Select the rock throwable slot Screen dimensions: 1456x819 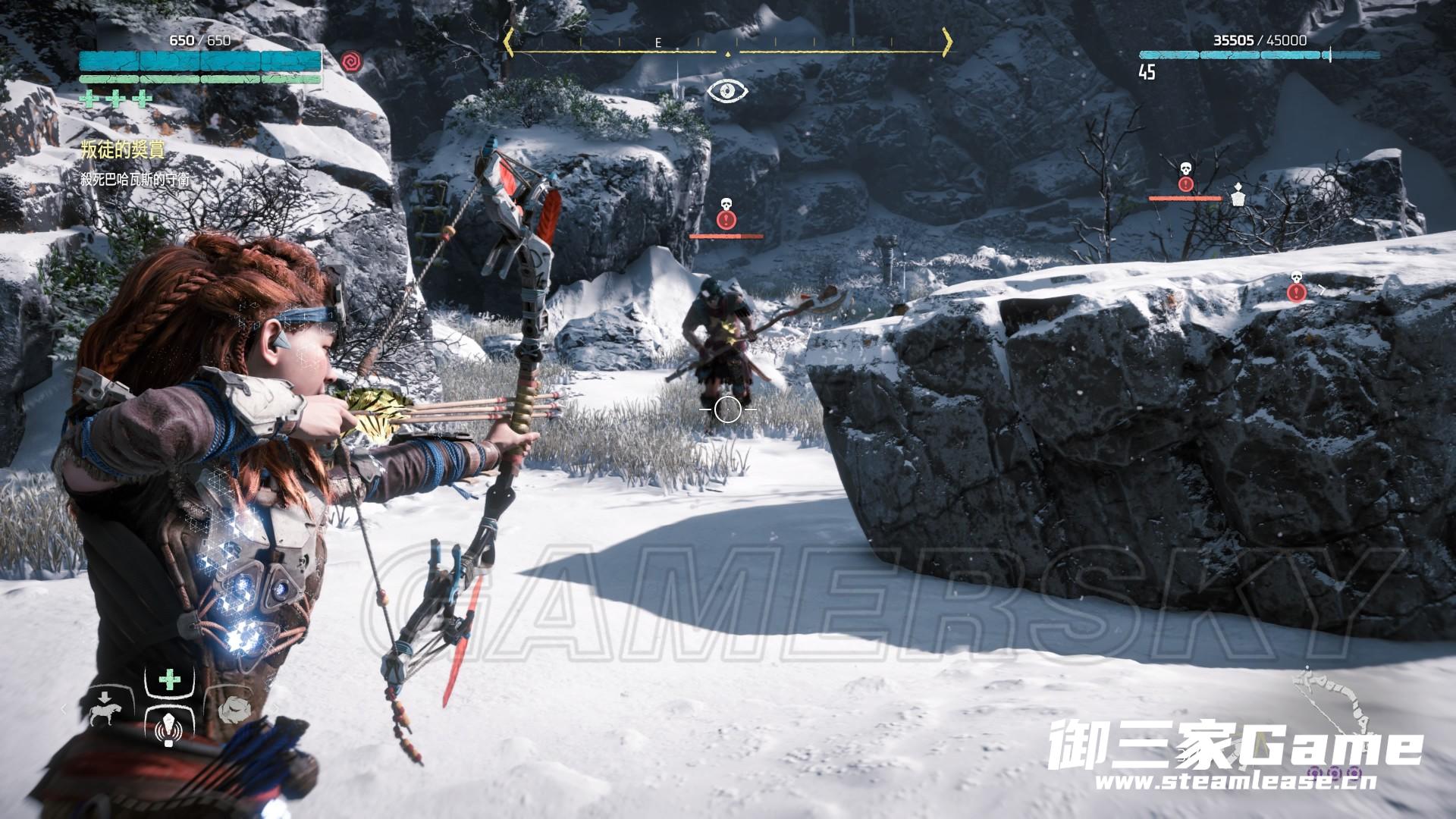coord(233,708)
